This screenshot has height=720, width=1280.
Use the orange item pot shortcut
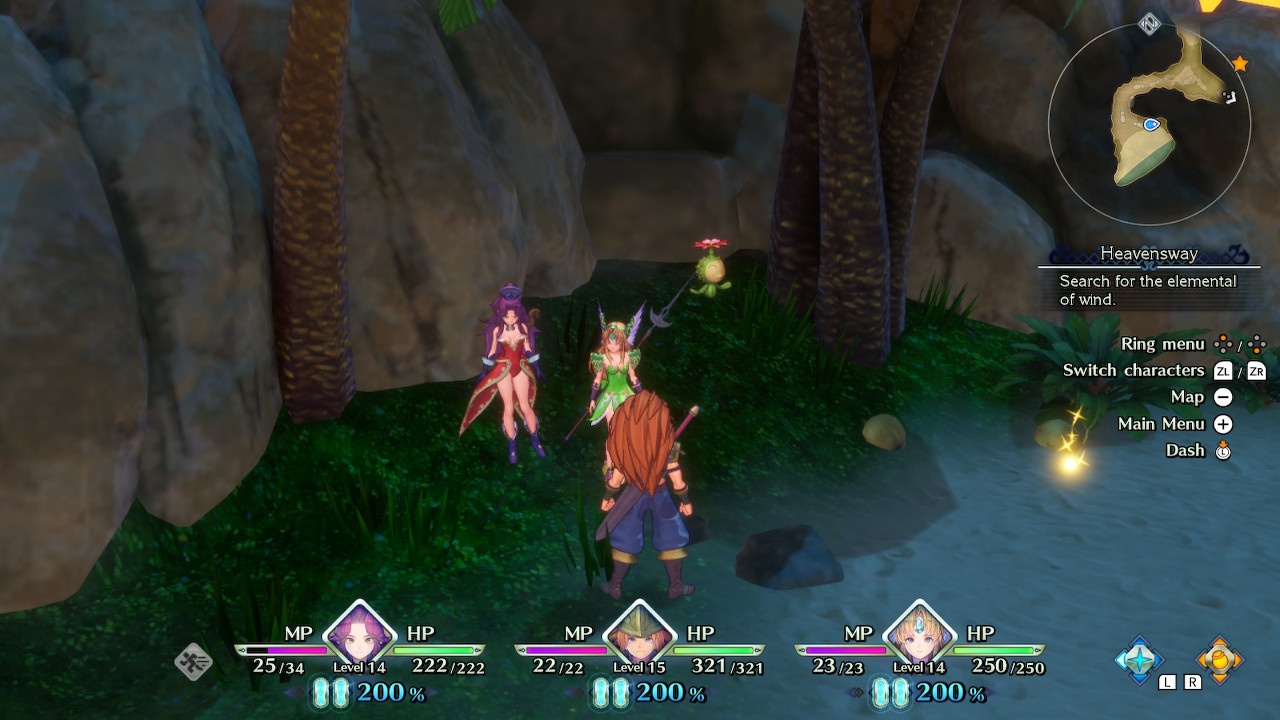1219,659
